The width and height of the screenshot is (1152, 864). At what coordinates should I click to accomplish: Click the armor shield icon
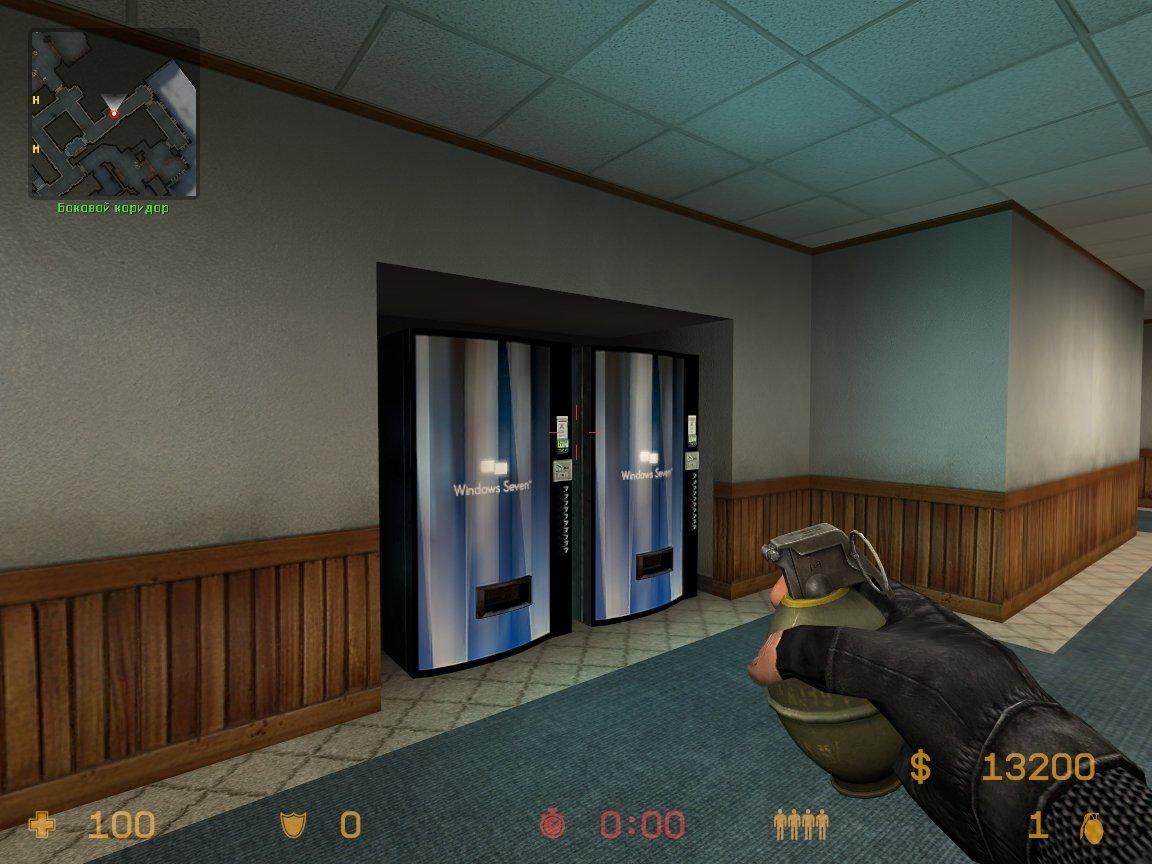point(291,825)
